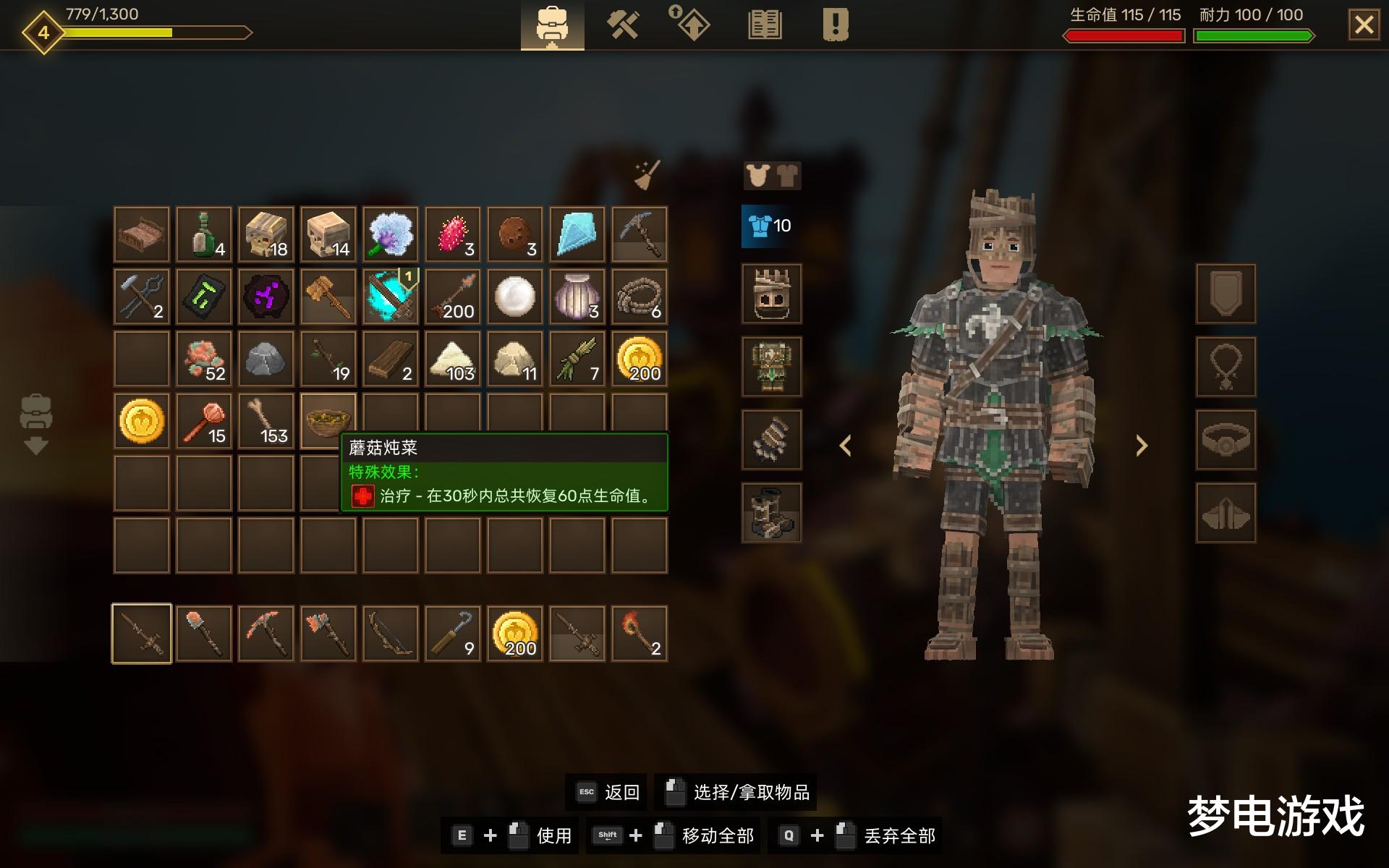Image resolution: width=1389 pixels, height=868 pixels.
Task: Rotate character with the left arrow
Action: (x=845, y=446)
